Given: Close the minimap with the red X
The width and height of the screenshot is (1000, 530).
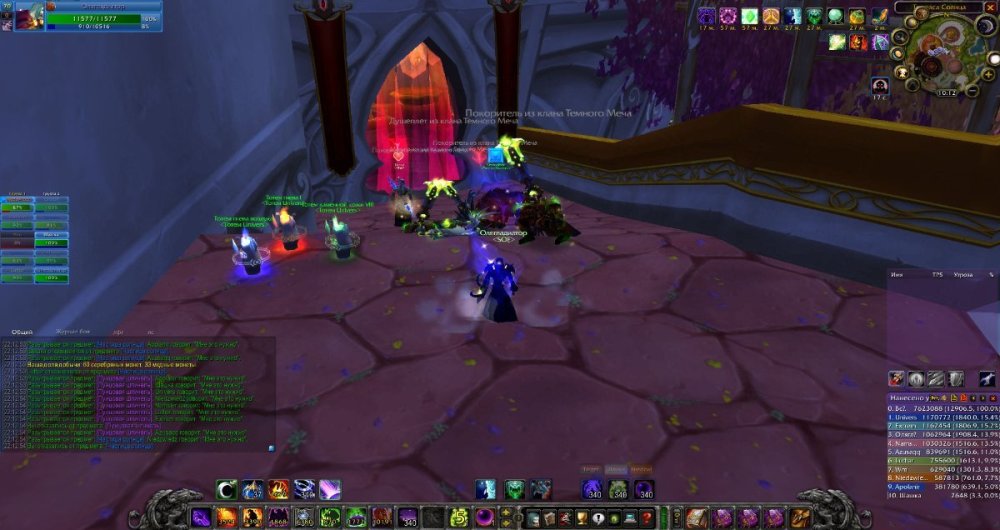Looking at the screenshot, I should (x=991, y=7).
